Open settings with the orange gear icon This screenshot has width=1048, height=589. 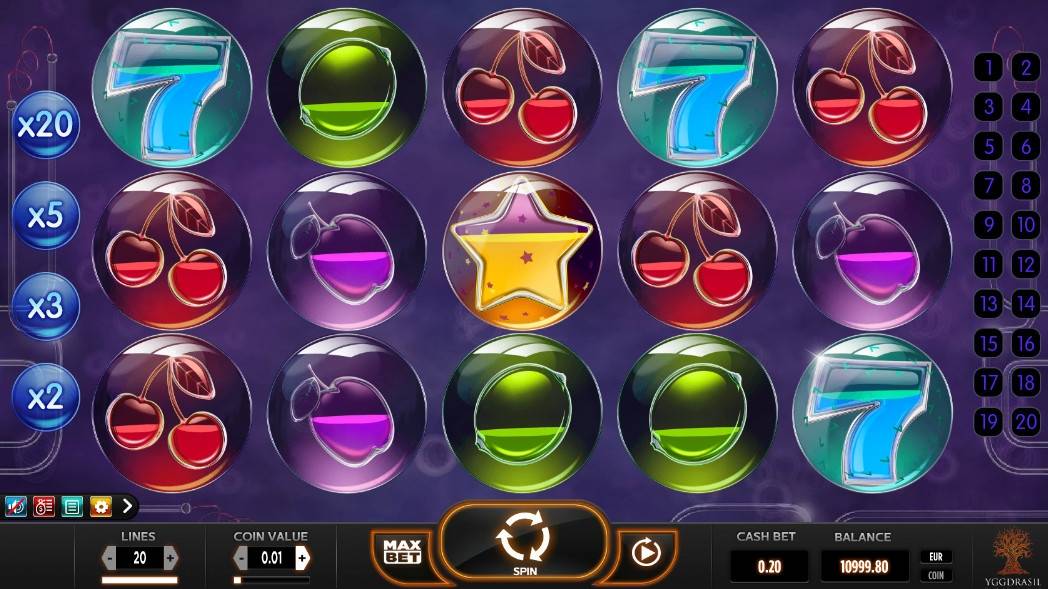(100, 506)
